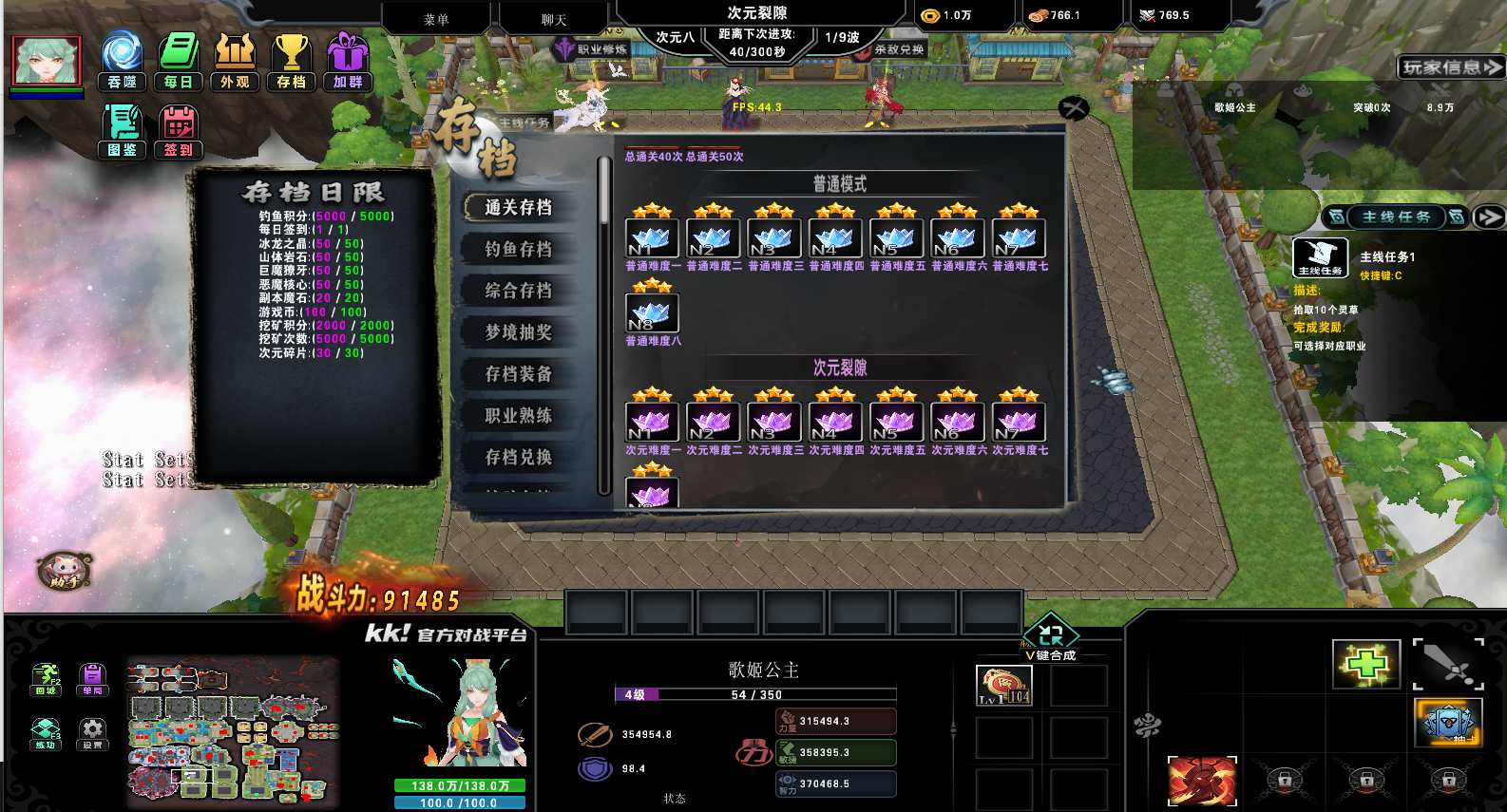Screen dimensions: 1507x812
Task: Show the 存档 trophy menu
Action: pos(291,60)
